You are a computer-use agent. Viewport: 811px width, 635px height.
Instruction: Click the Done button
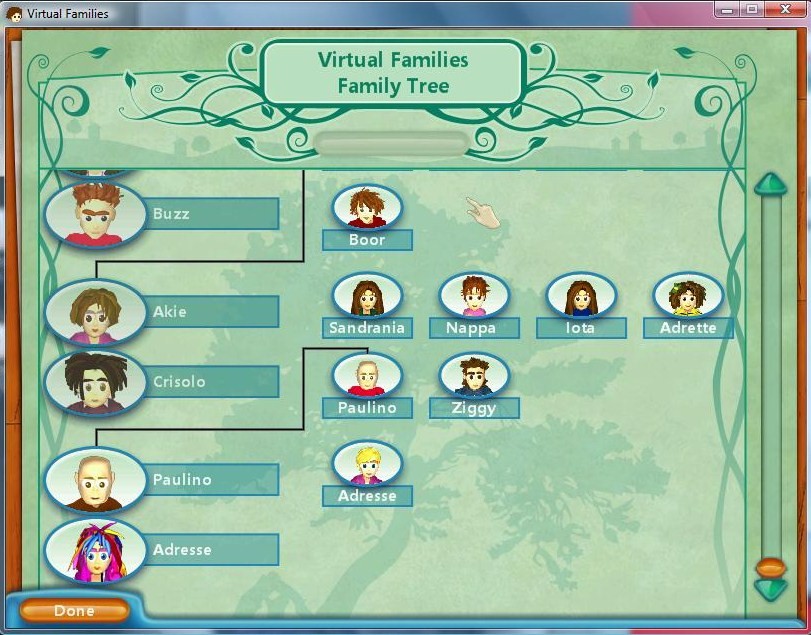click(75, 610)
